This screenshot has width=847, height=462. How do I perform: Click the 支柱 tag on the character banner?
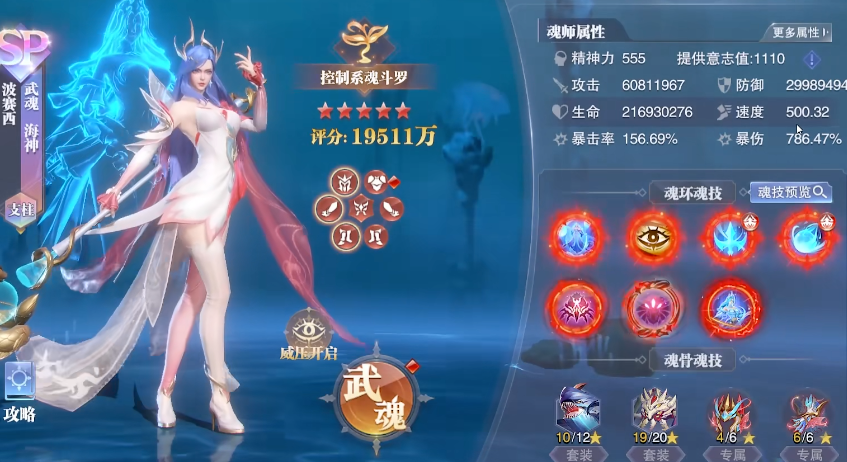pyautogui.click(x=17, y=209)
